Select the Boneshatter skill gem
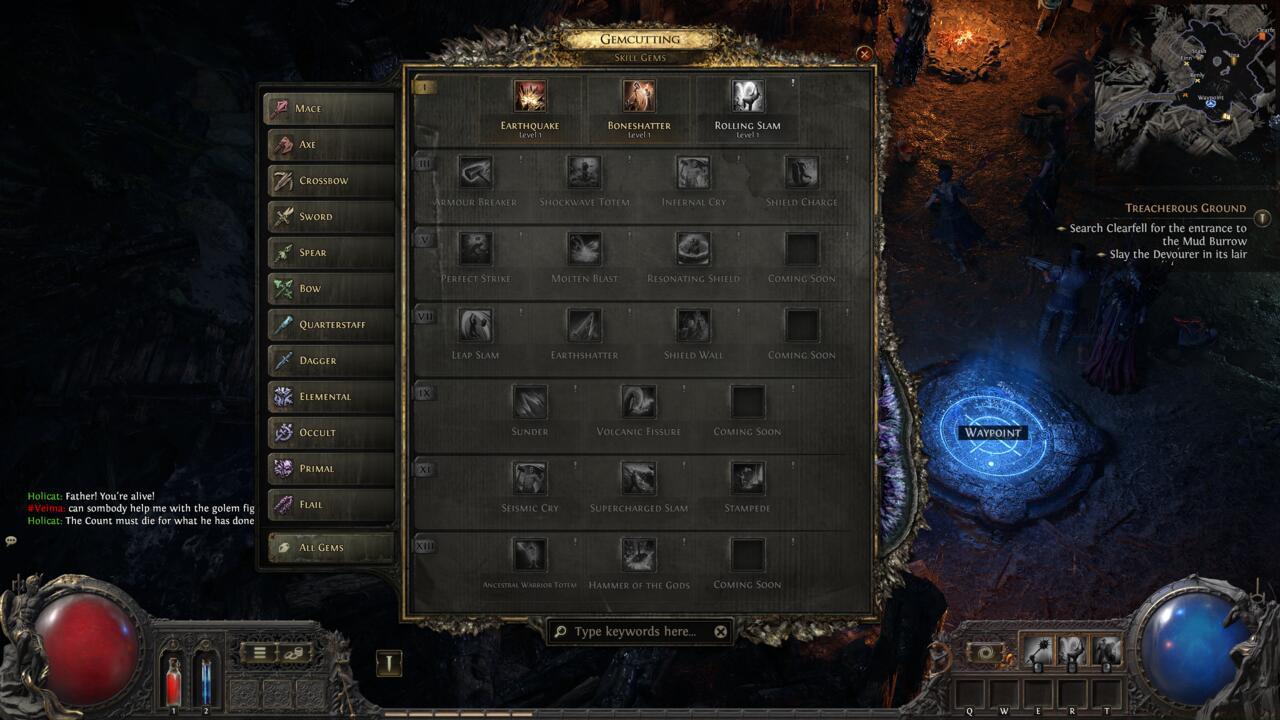Screen dimensions: 1280x720 (639, 95)
